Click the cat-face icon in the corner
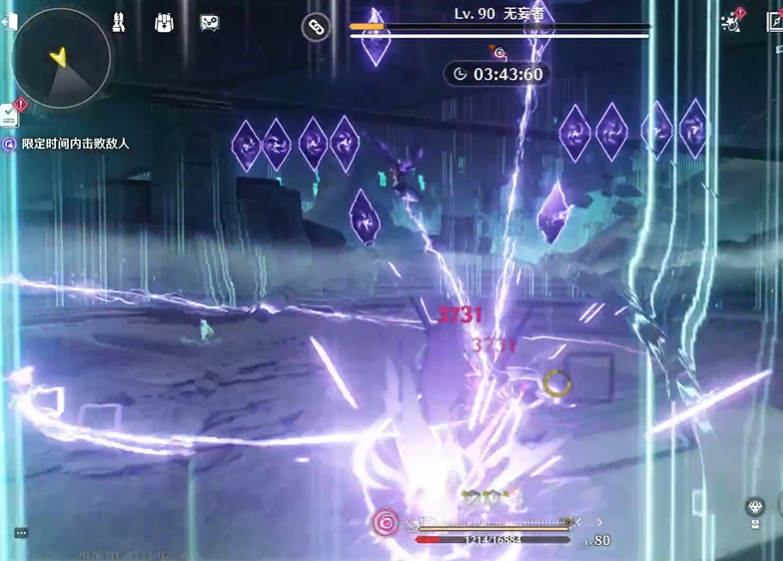 tap(756, 508)
